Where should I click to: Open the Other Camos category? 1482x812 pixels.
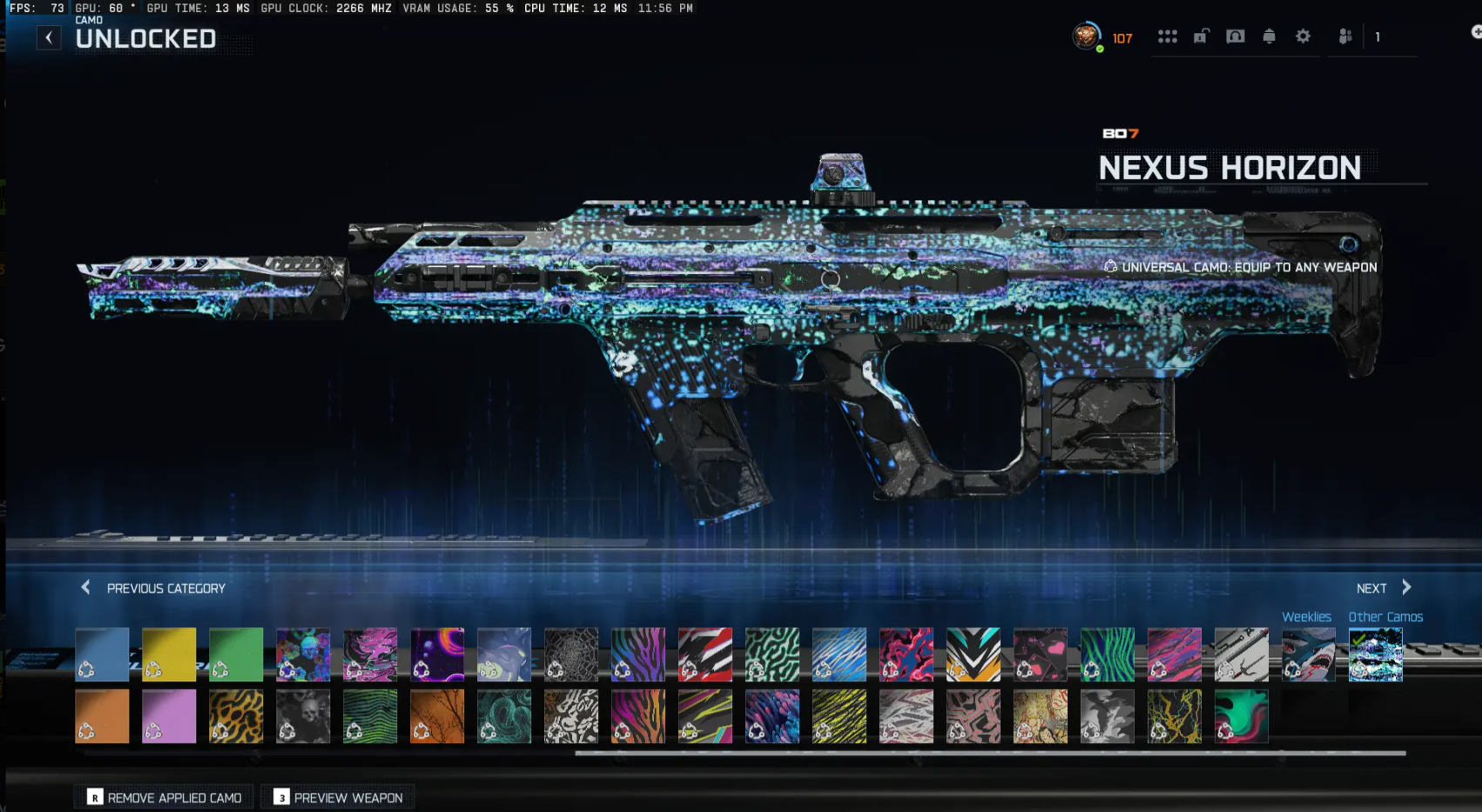1385,616
